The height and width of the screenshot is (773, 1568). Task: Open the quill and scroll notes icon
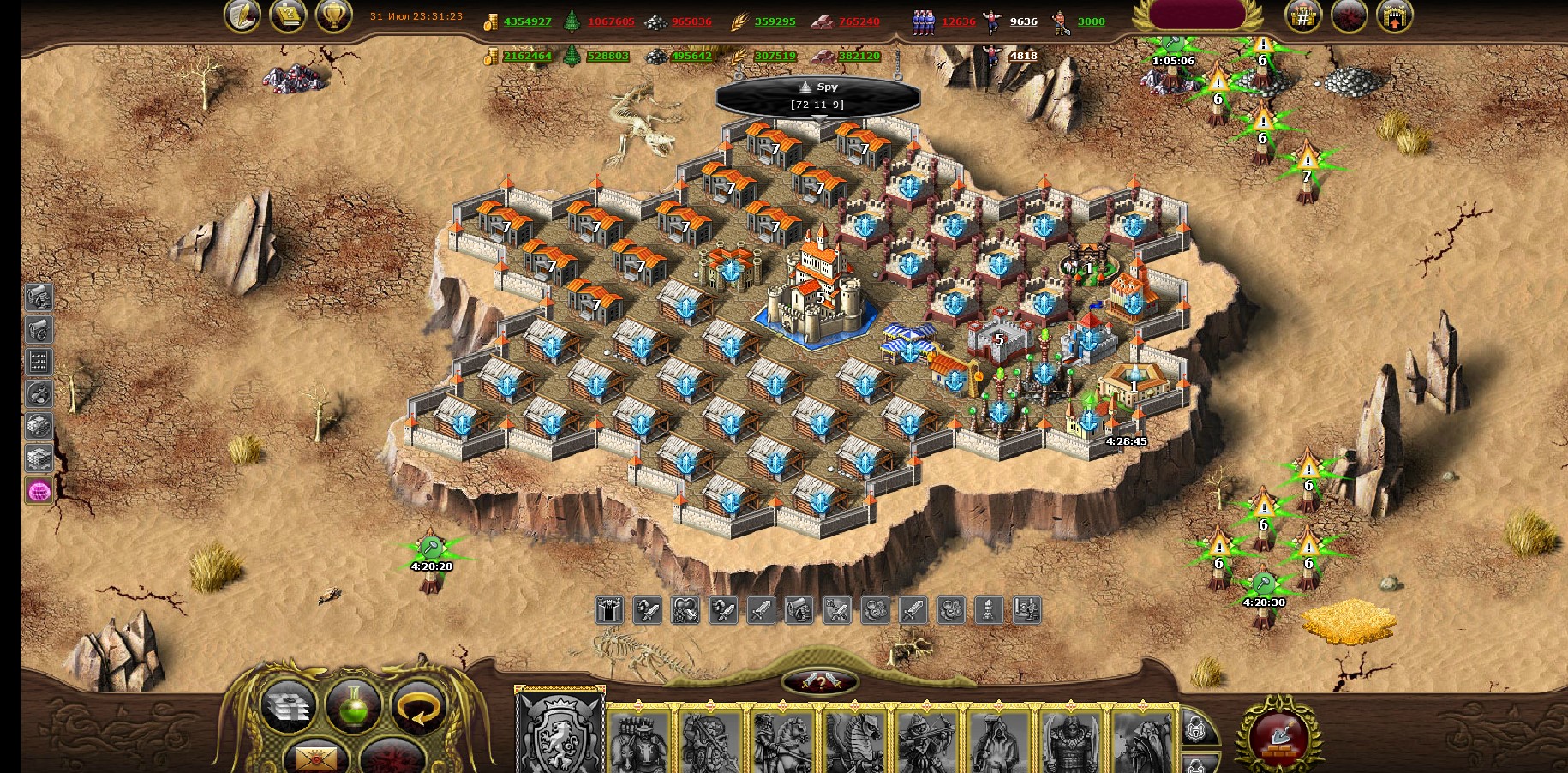(x=242, y=15)
